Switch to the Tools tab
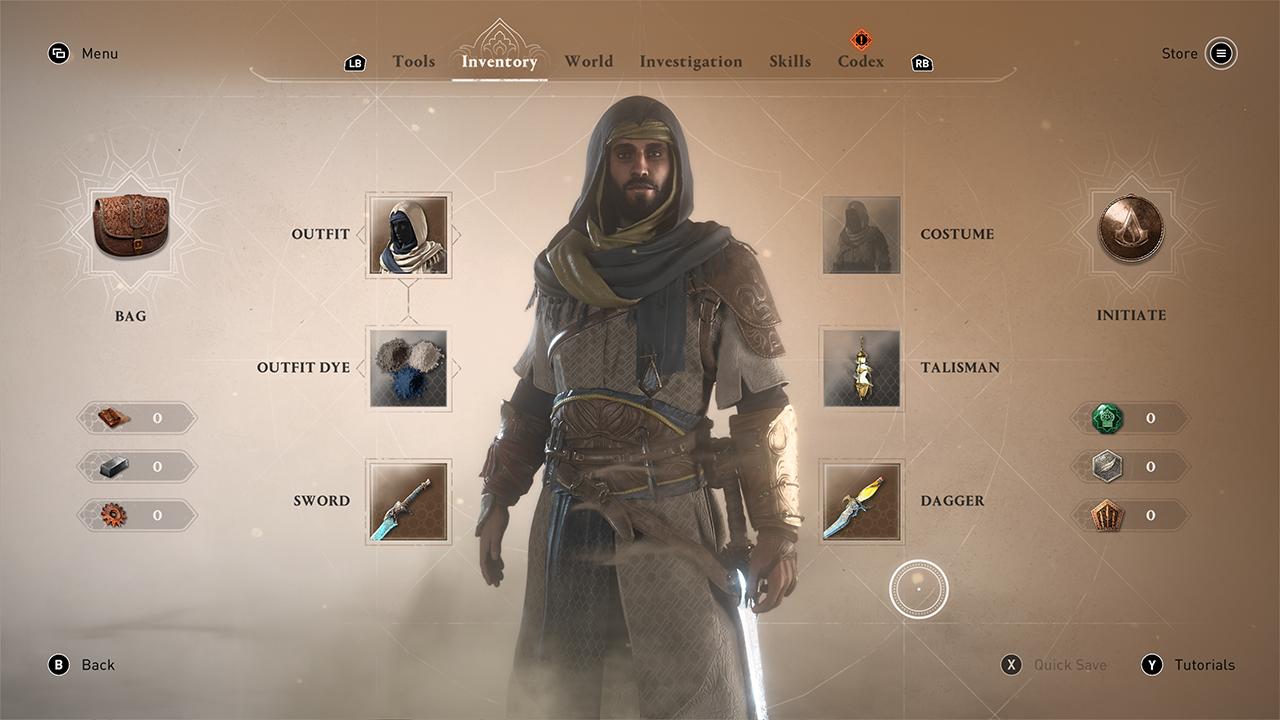1280x720 pixels. 413,61
